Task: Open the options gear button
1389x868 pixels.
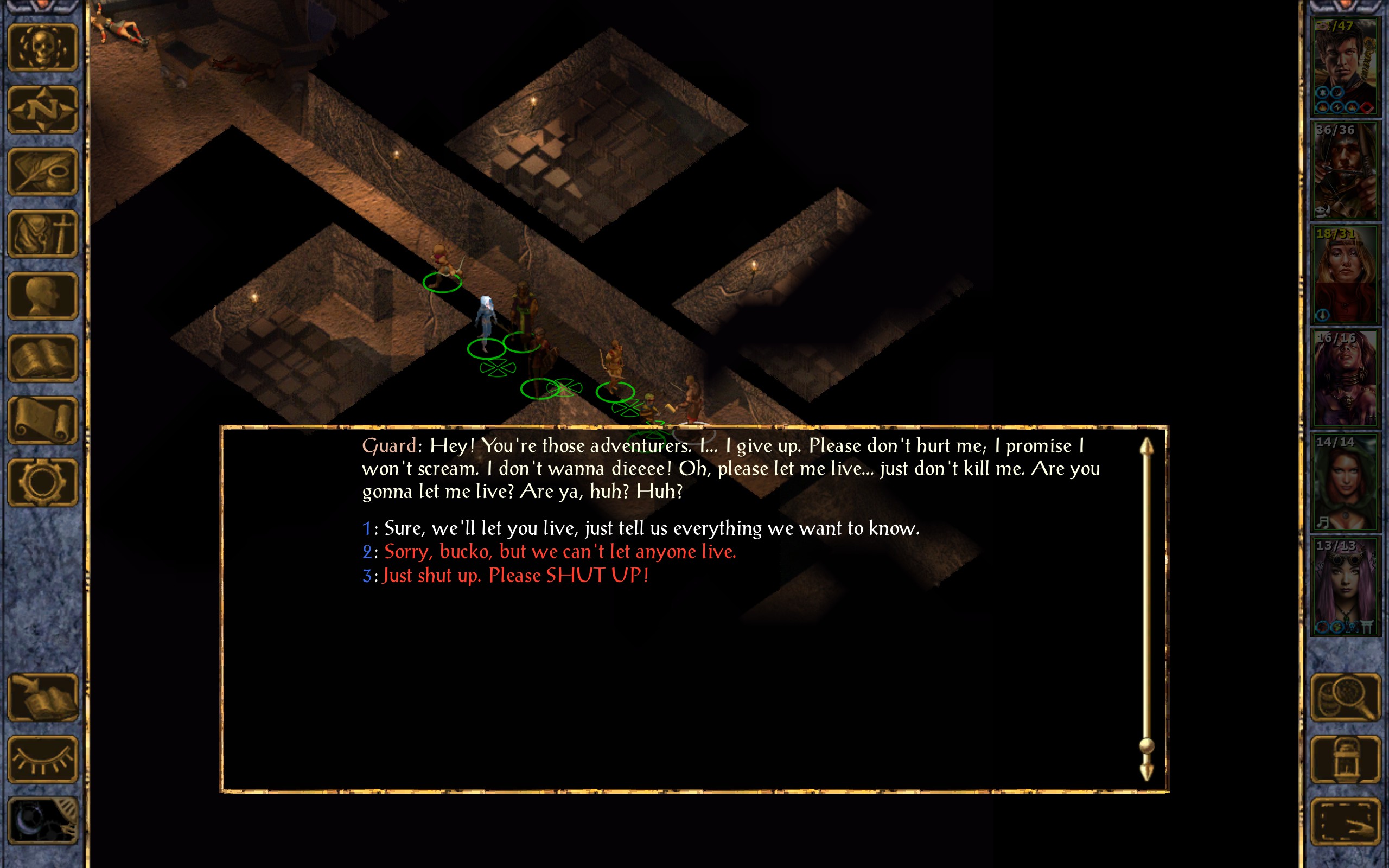Action: (43, 482)
